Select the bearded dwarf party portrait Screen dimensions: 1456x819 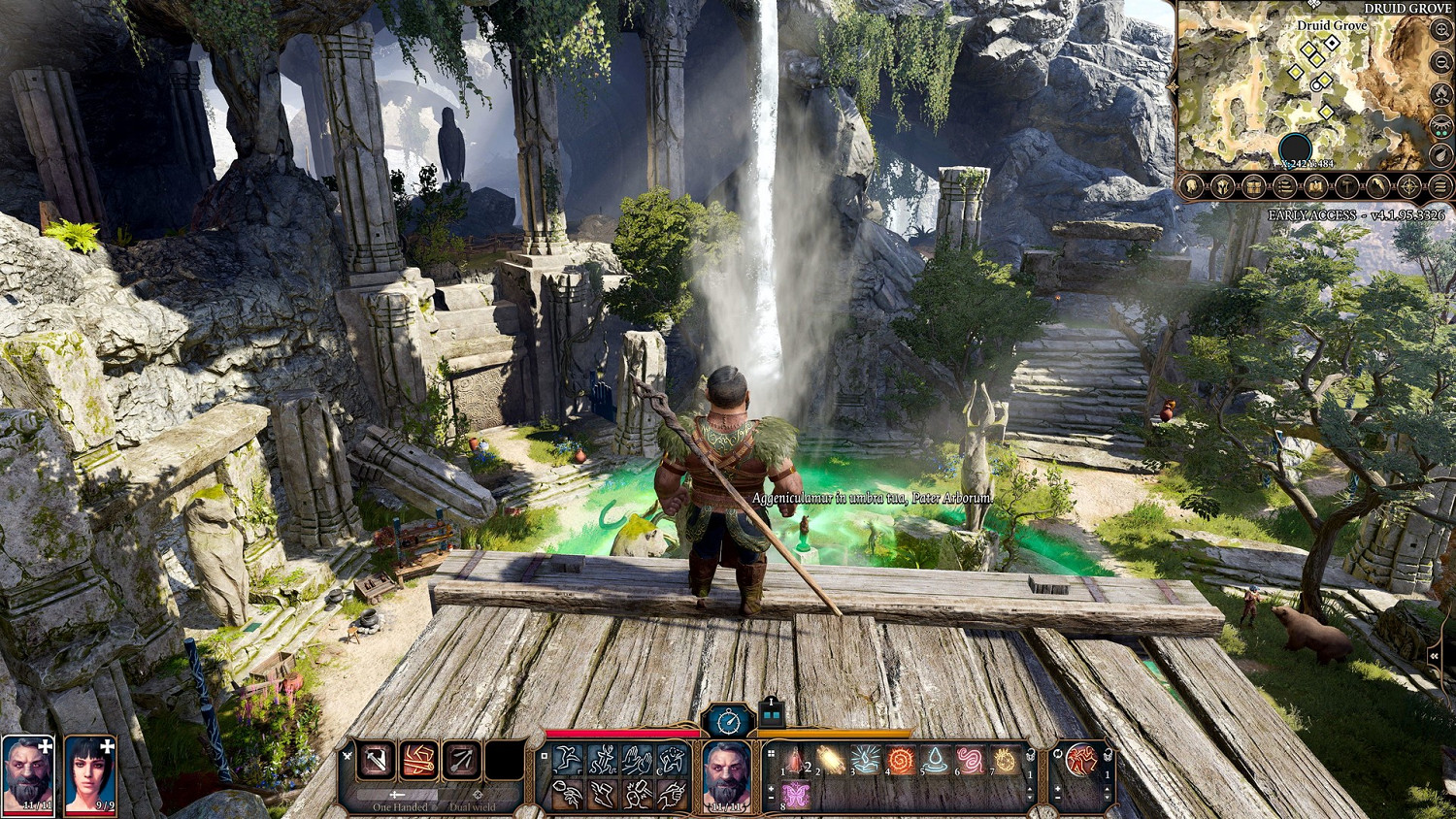tap(28, 773)
